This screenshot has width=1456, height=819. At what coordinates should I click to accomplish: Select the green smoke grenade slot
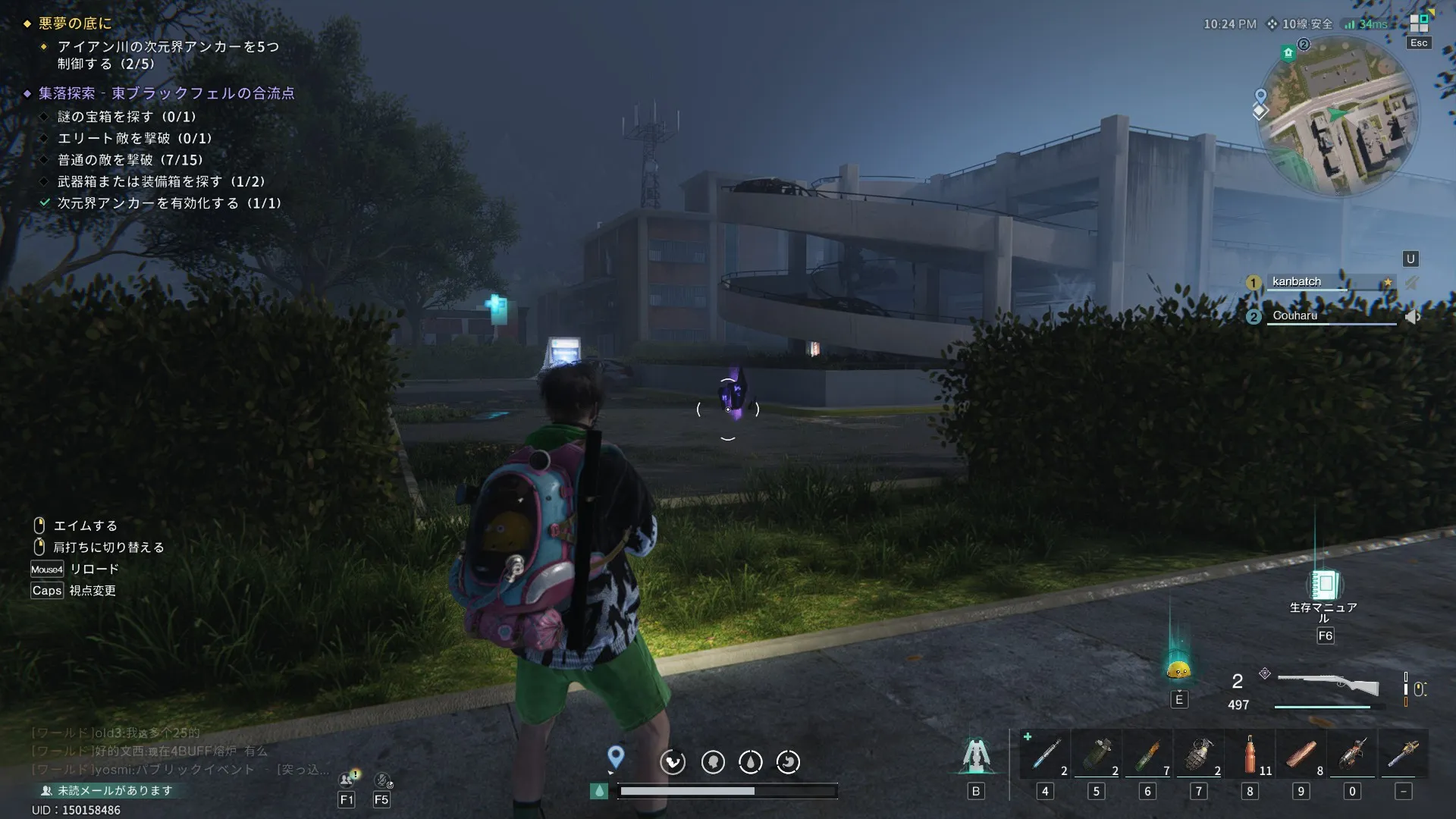pos(1097,754)
